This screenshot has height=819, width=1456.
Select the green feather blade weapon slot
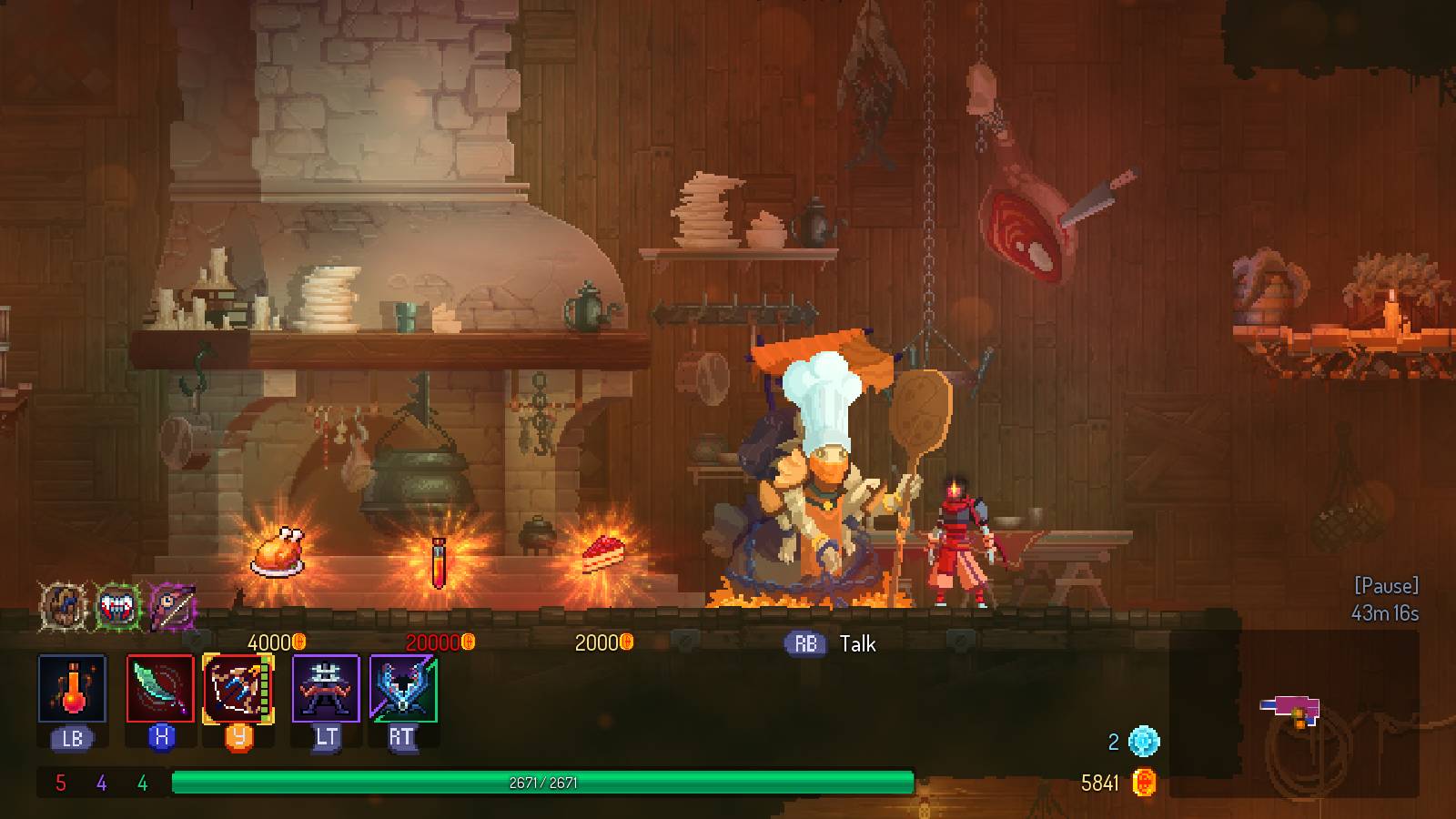click(160, 689)
